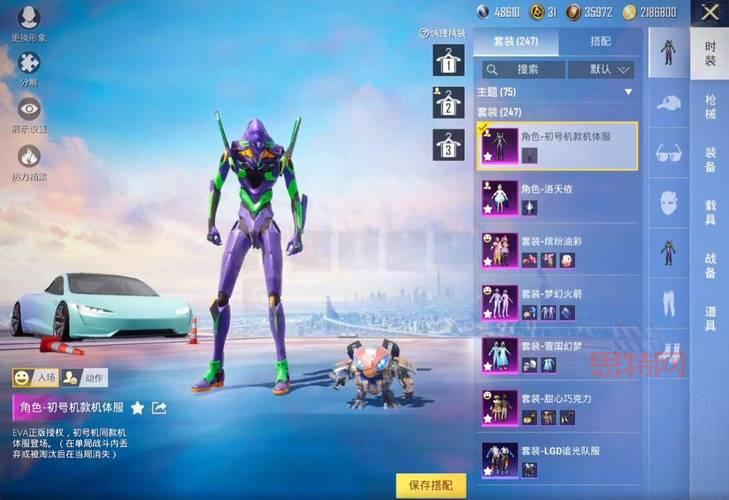
Task: Click the 搜索 search field
Action: point(522,70)
